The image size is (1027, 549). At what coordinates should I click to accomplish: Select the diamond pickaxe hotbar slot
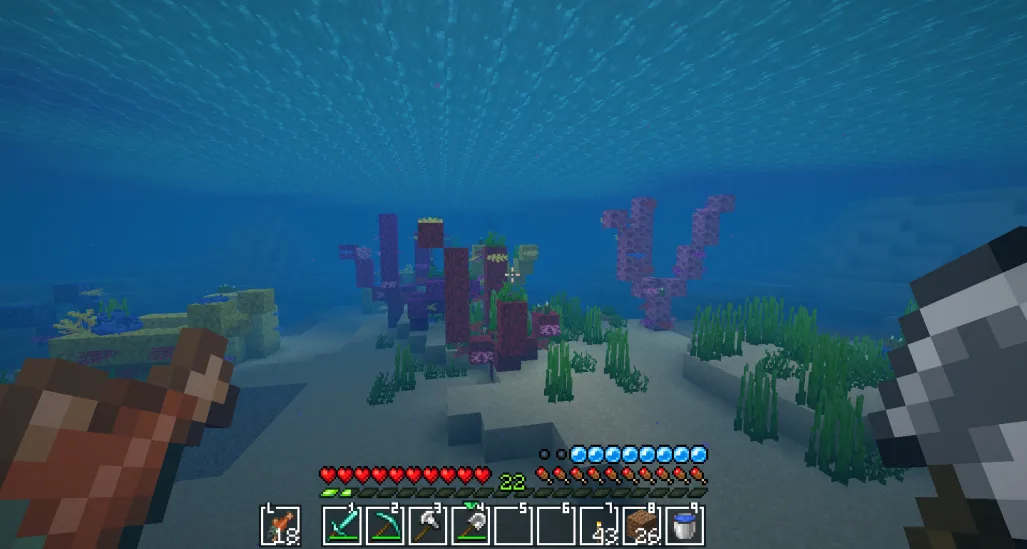385,526
